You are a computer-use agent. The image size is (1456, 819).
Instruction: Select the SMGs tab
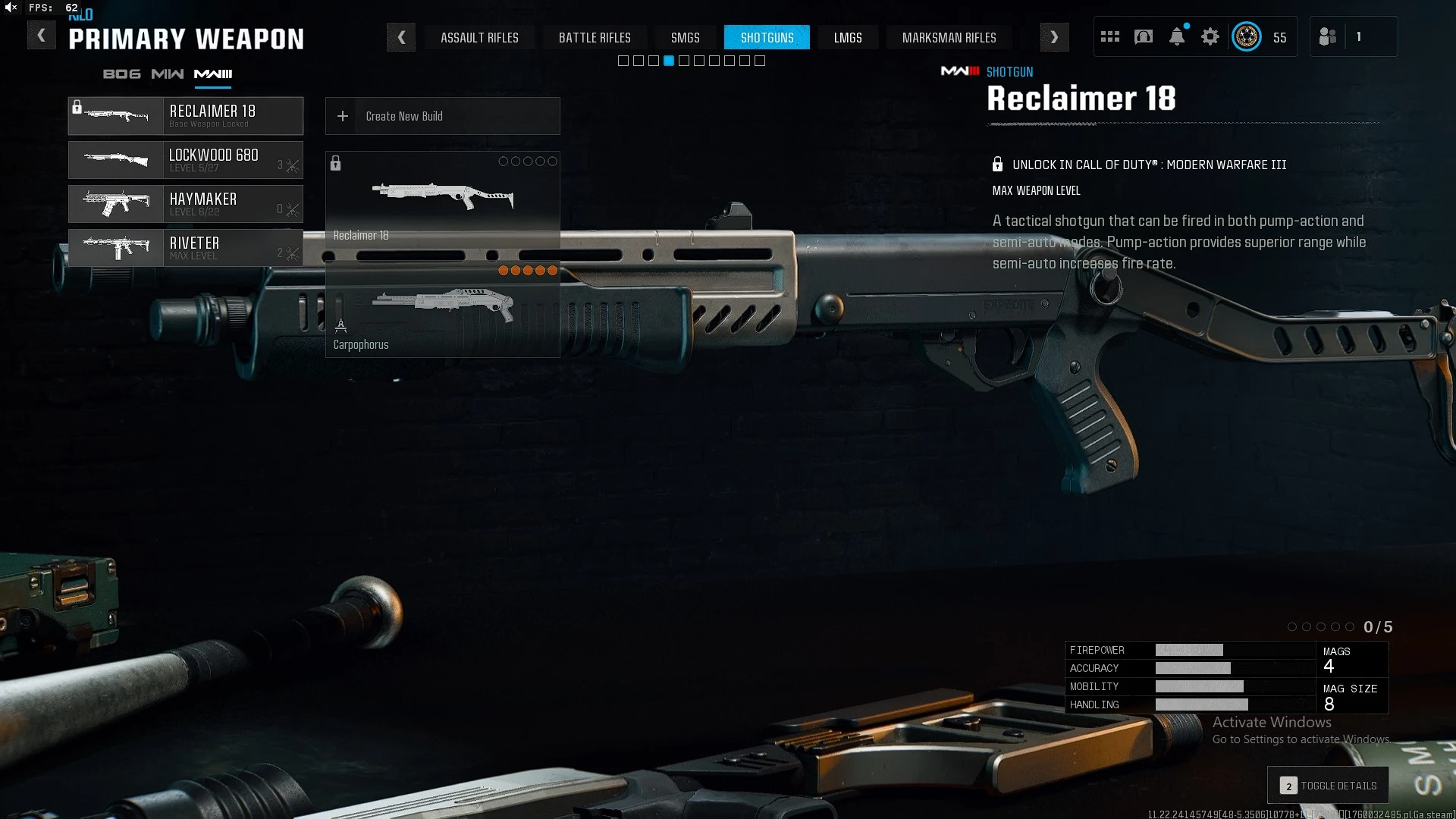(x=685, y=37)
